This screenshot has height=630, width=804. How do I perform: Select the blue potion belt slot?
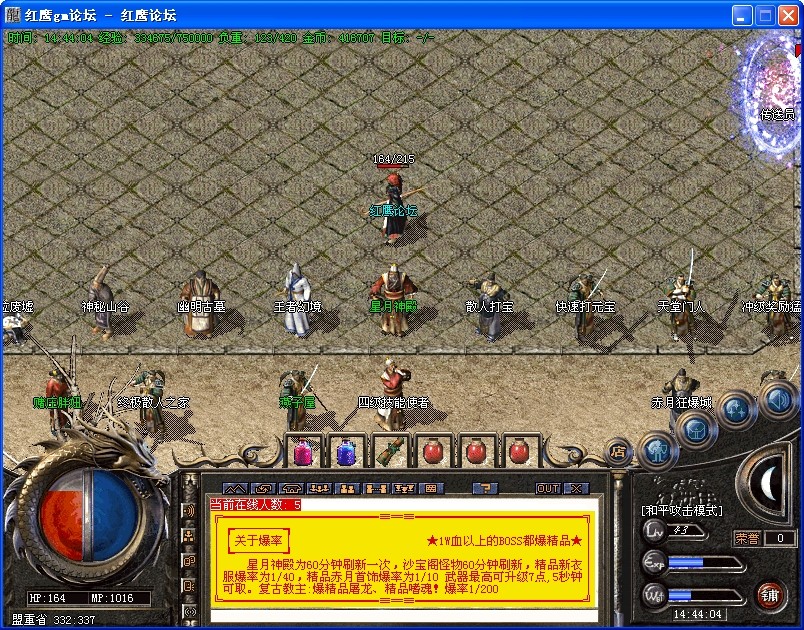tap(346, 452)
